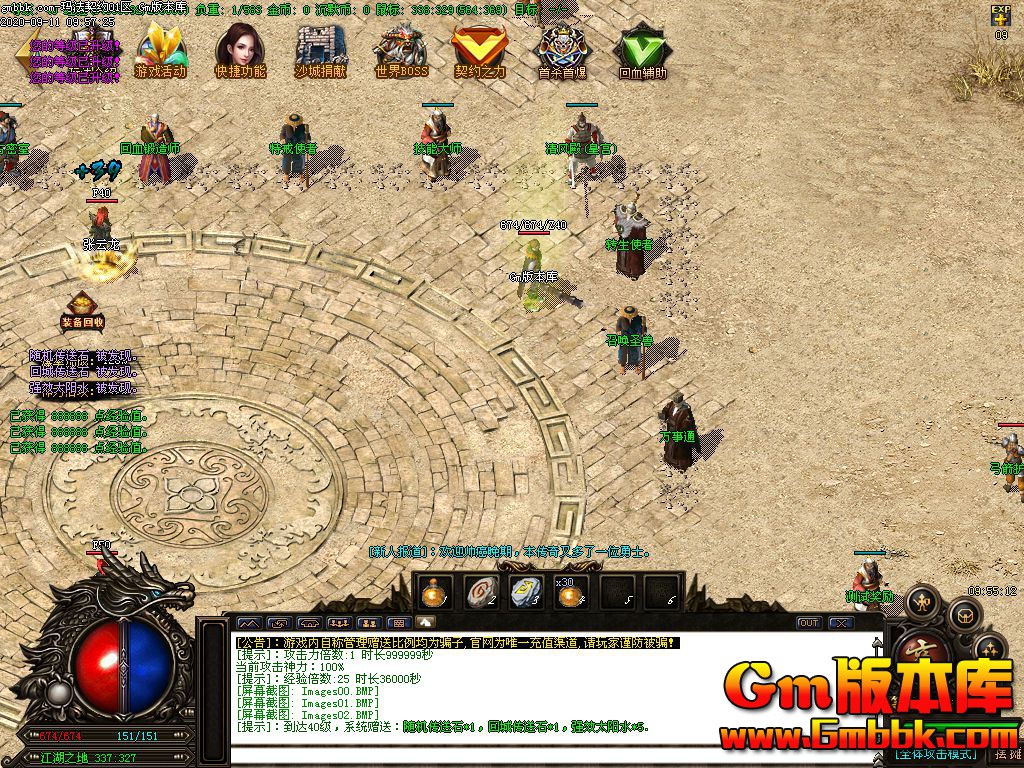This screenshot has width=1024, height=768.
Task: Click the OUT button above the chat
Action: [808, 623]
